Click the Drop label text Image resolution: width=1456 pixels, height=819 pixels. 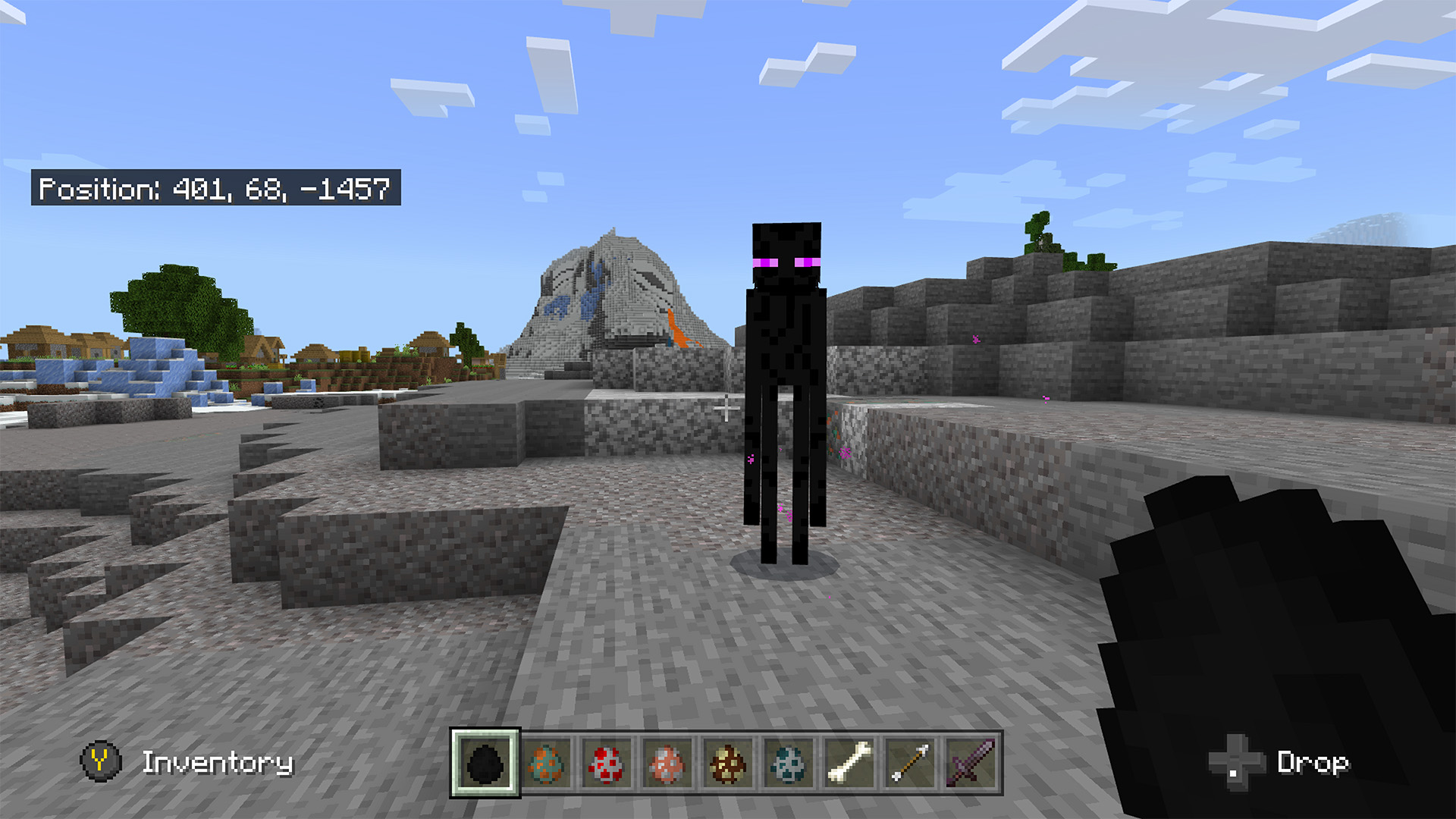tap(1314, 764)
